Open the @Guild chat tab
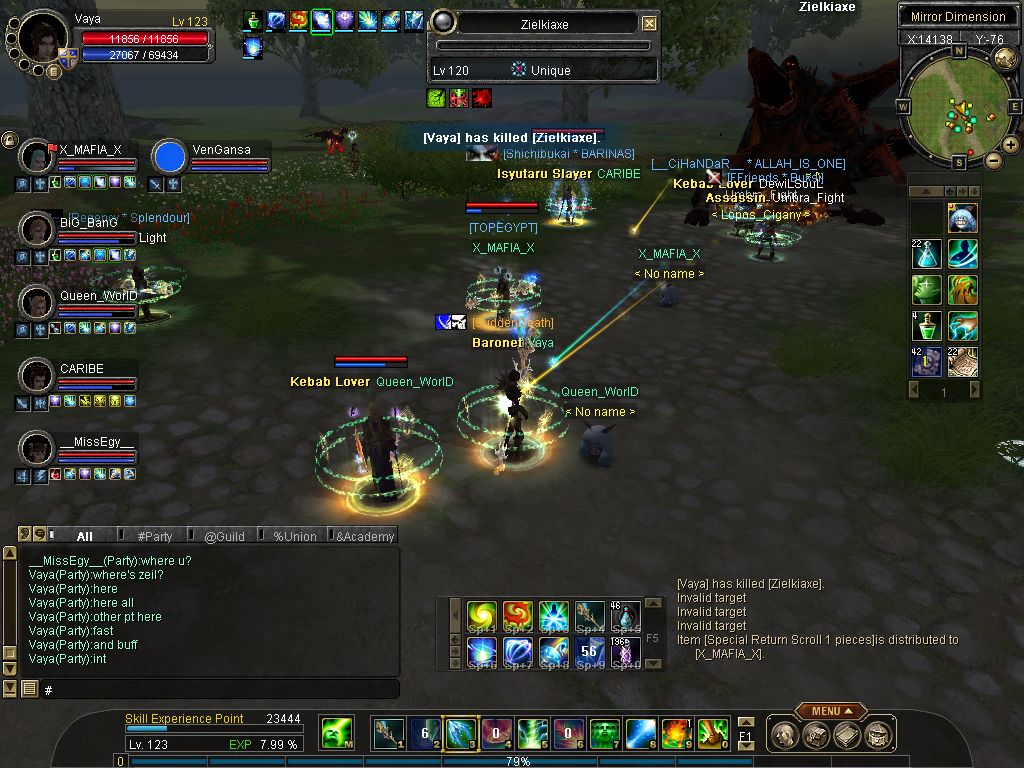 coord(224,536)
